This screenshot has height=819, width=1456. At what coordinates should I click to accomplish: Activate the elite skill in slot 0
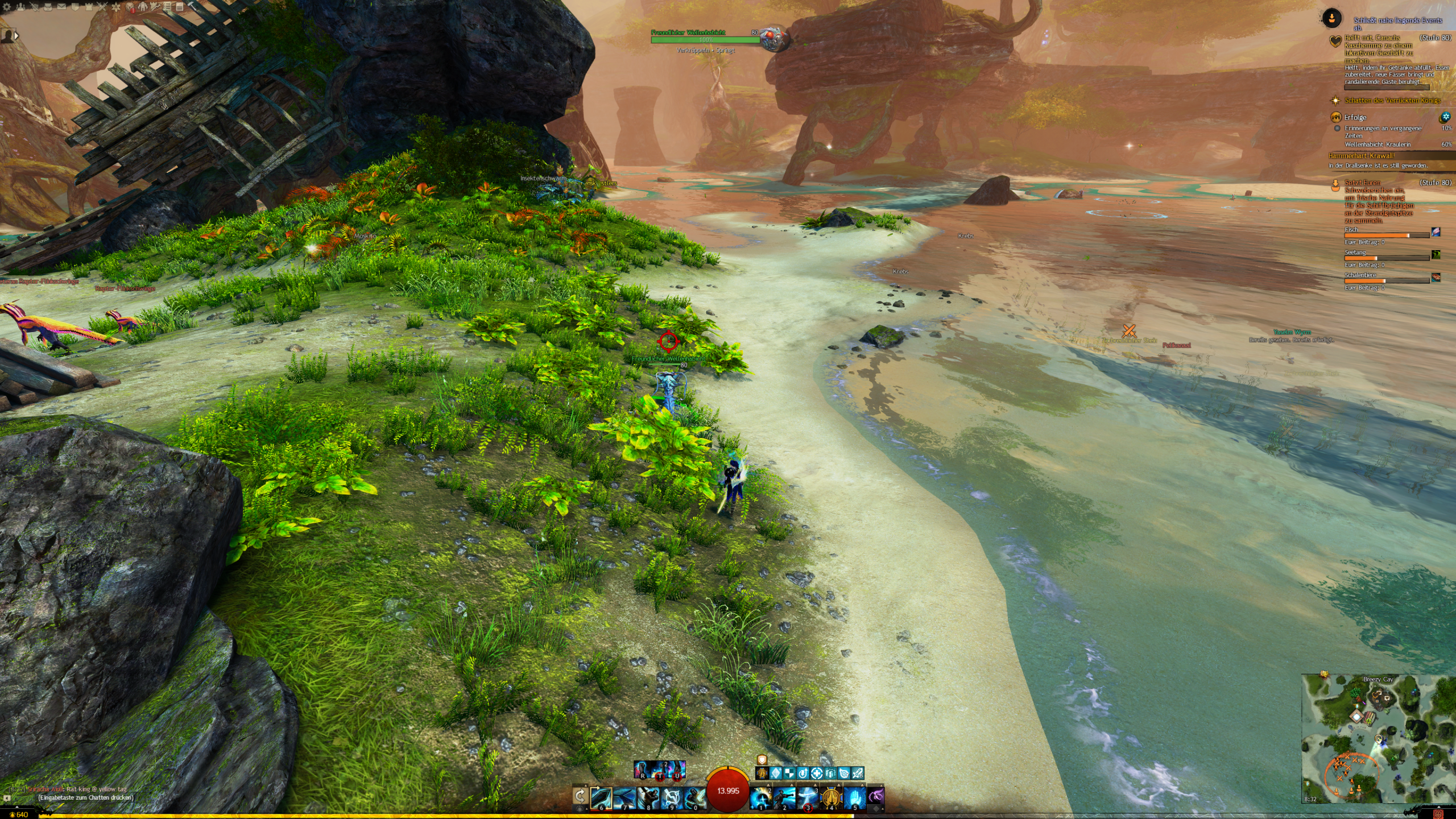tap(694, 798)
